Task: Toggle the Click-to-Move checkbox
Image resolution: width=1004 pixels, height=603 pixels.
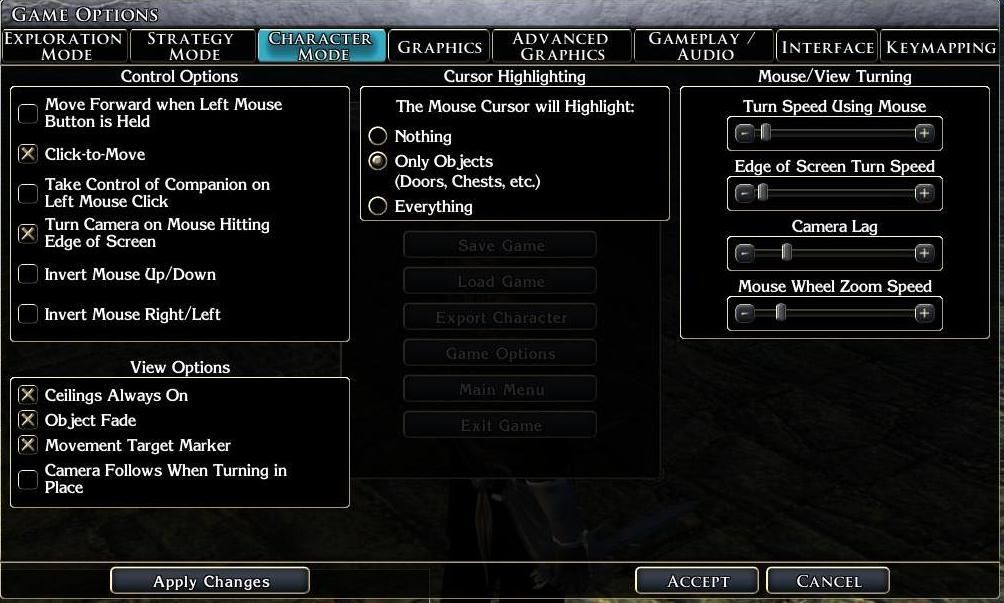Action: [x=28, y=154]
